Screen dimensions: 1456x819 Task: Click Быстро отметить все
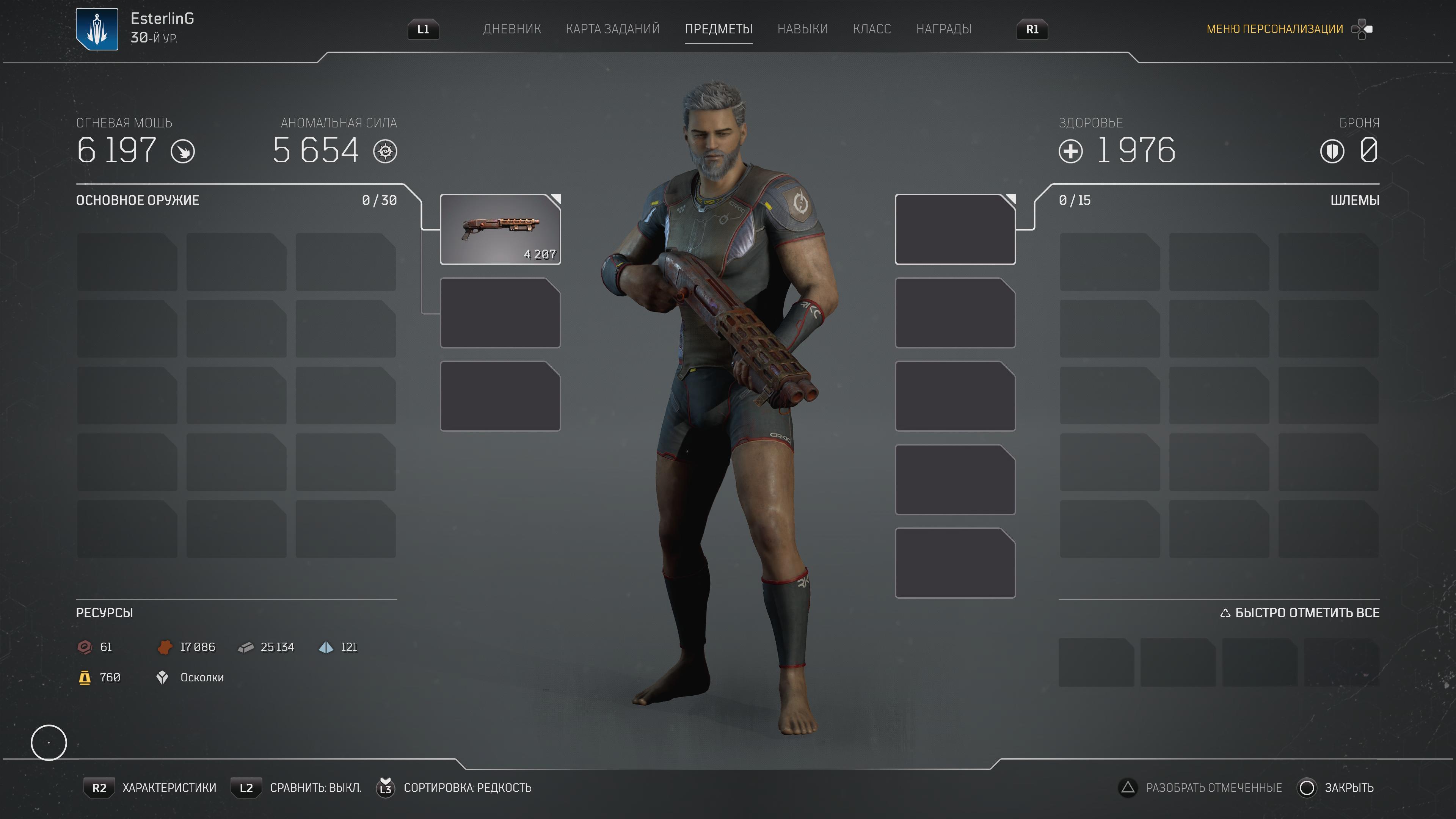click(x=1300, y=613)
